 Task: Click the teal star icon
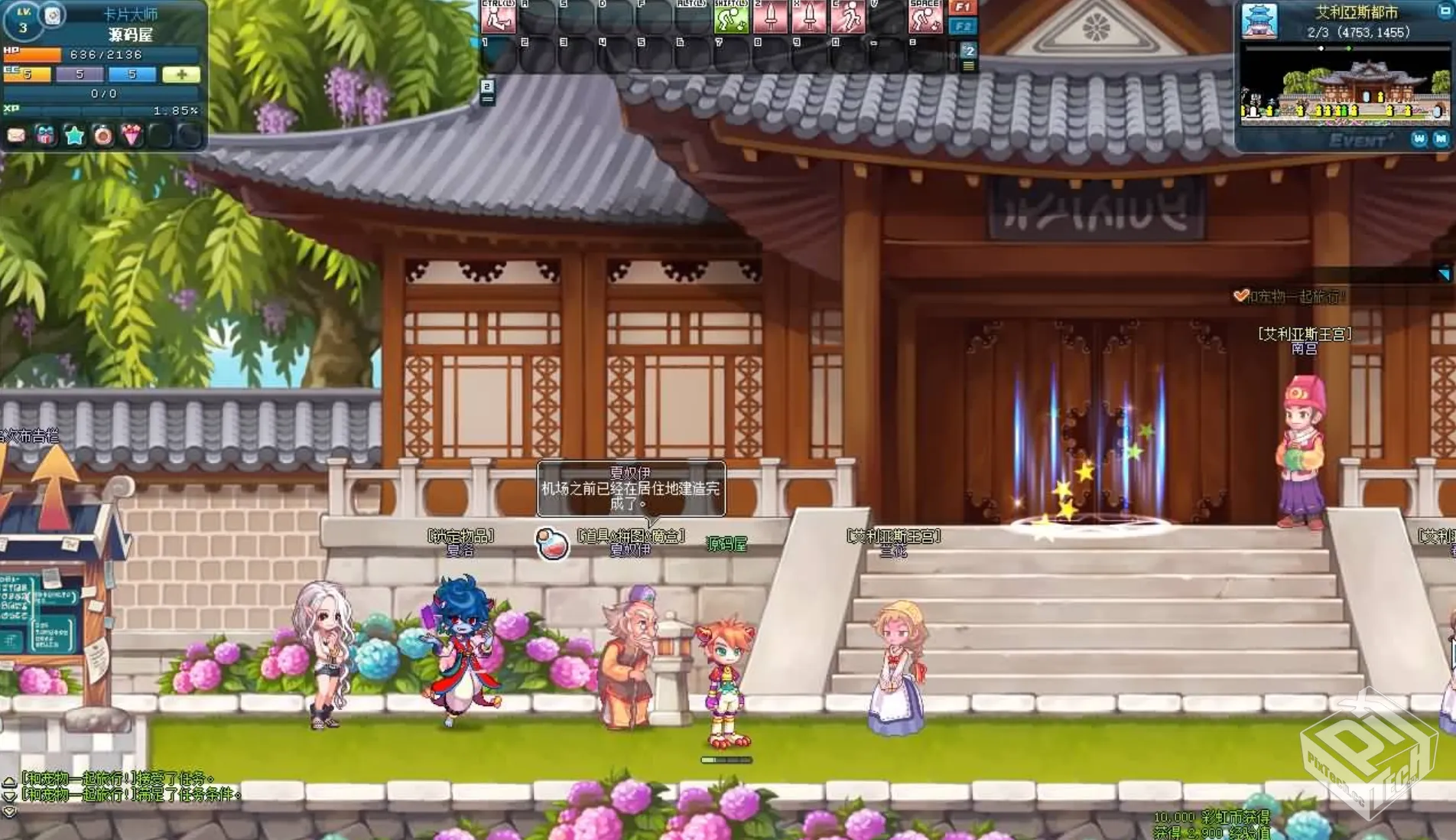tap(74, 136)
